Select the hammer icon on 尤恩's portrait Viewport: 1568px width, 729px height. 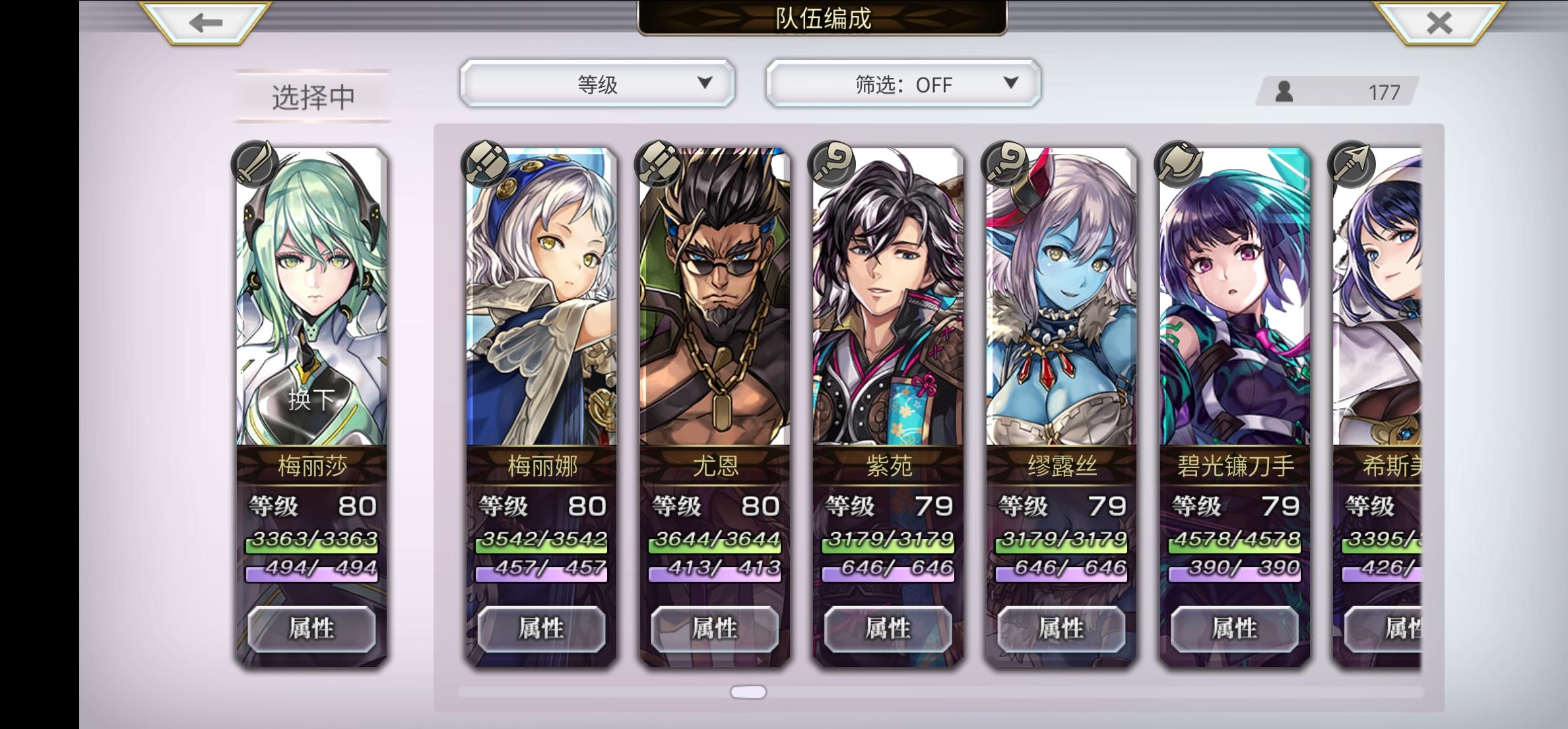tap(659, 165)
